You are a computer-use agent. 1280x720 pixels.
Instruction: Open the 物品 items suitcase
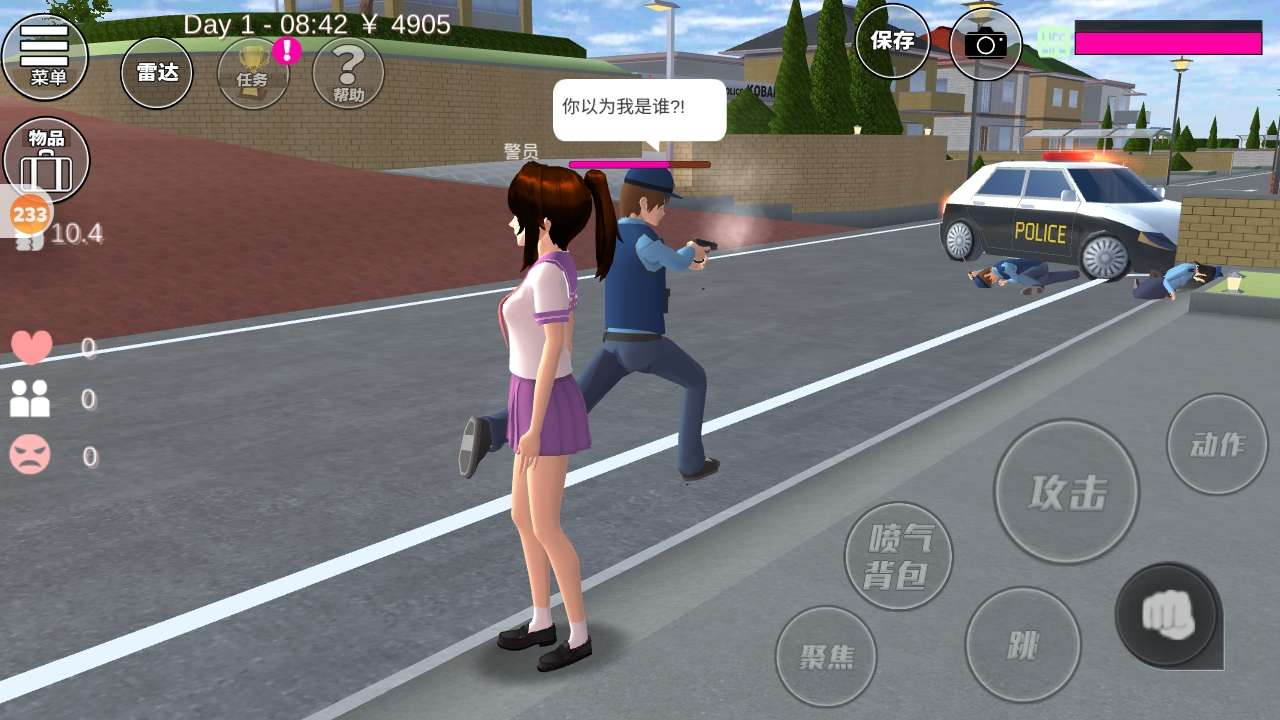point(47,160)
